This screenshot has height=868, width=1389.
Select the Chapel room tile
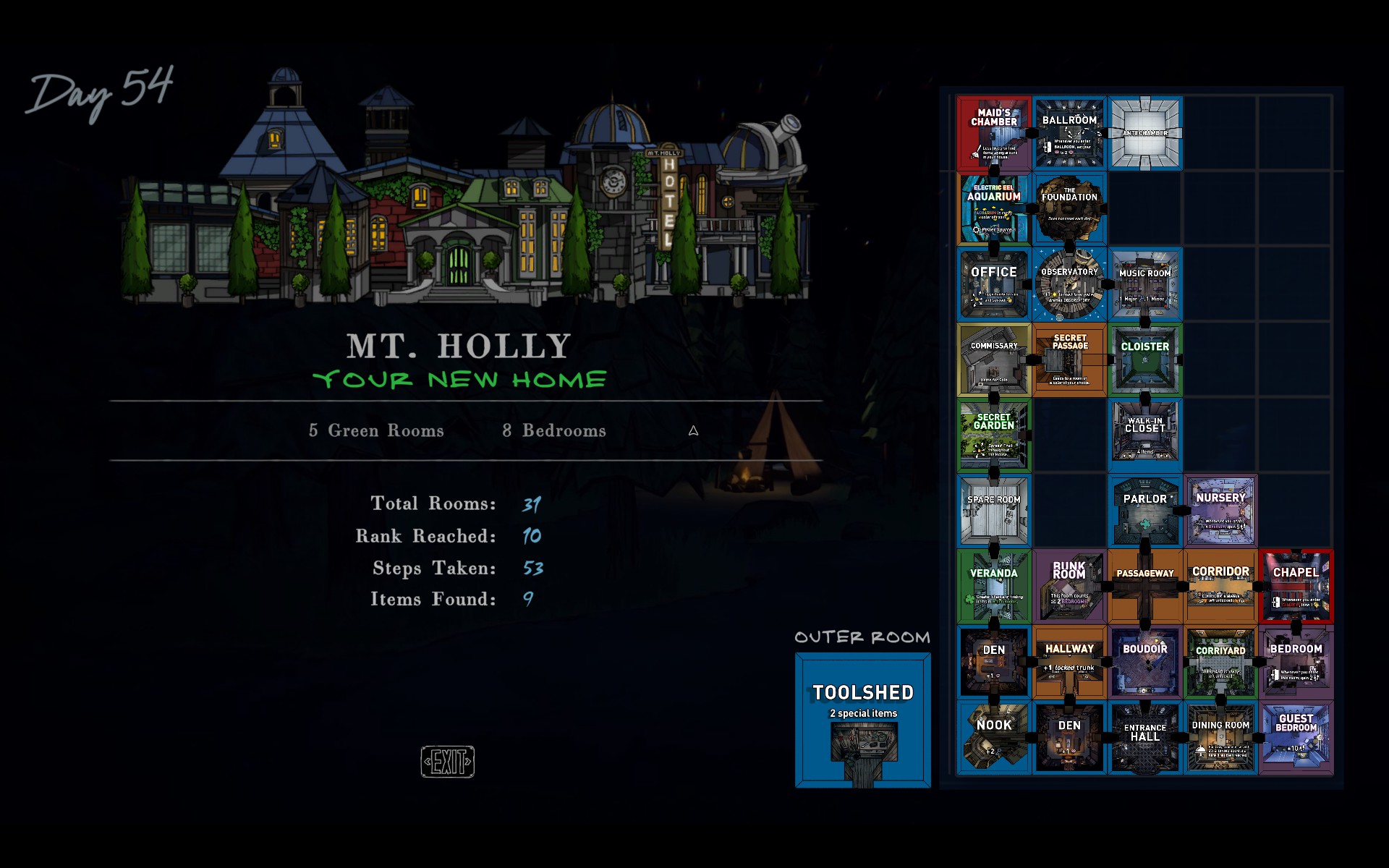(x=1296, y=587)
